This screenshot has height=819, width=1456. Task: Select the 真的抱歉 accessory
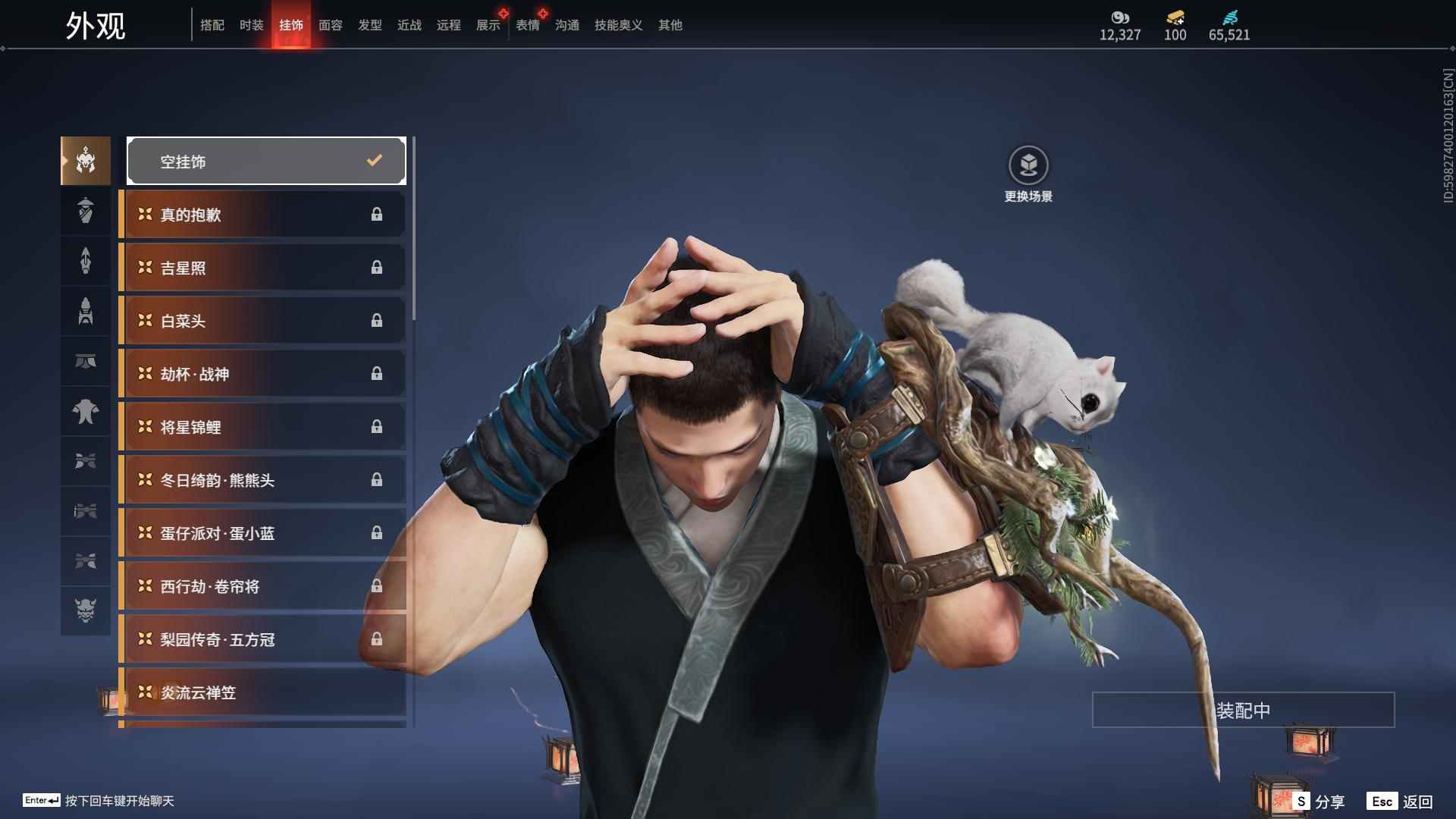(262, 215)
